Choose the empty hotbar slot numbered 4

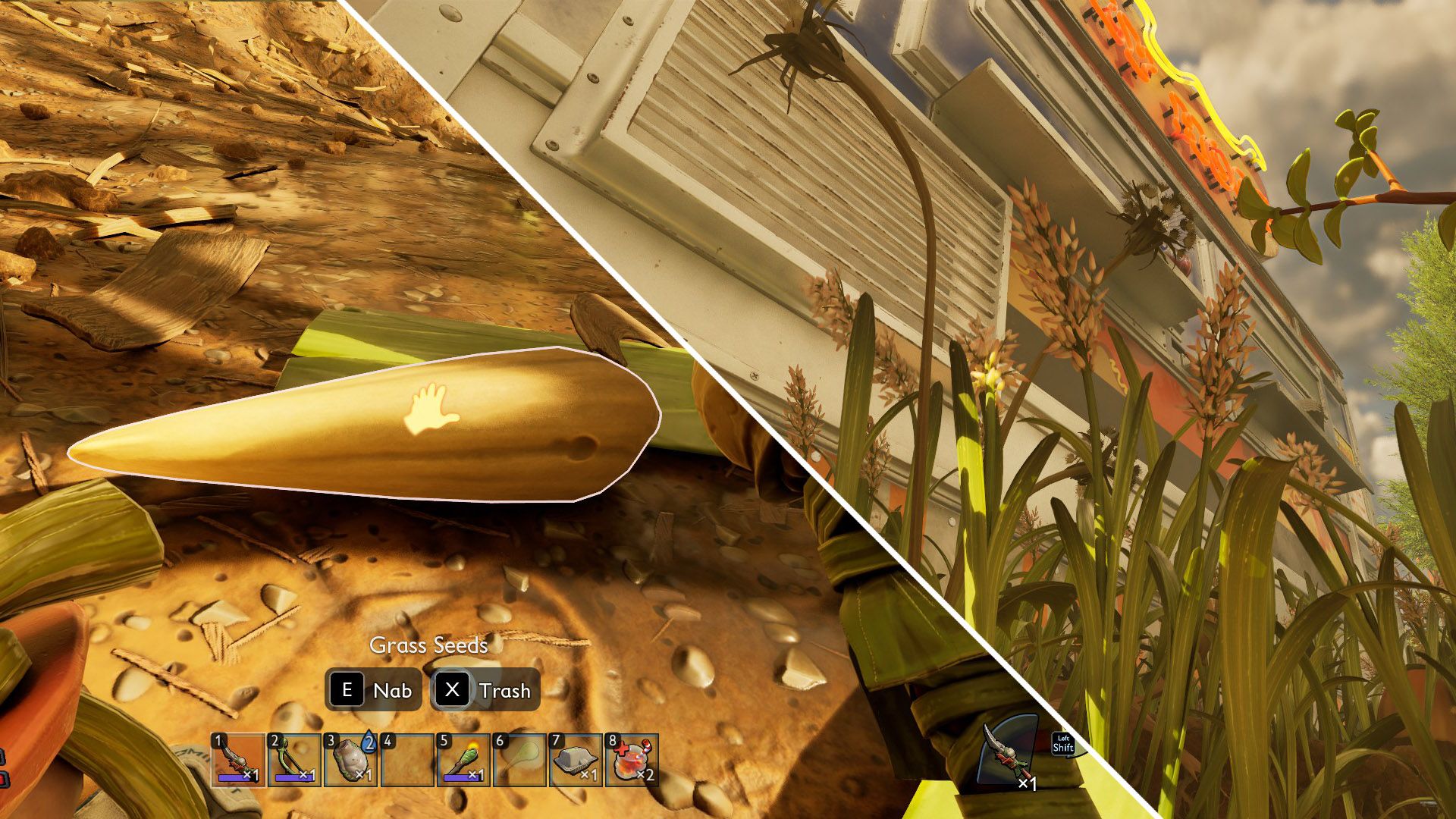(407, 760)
